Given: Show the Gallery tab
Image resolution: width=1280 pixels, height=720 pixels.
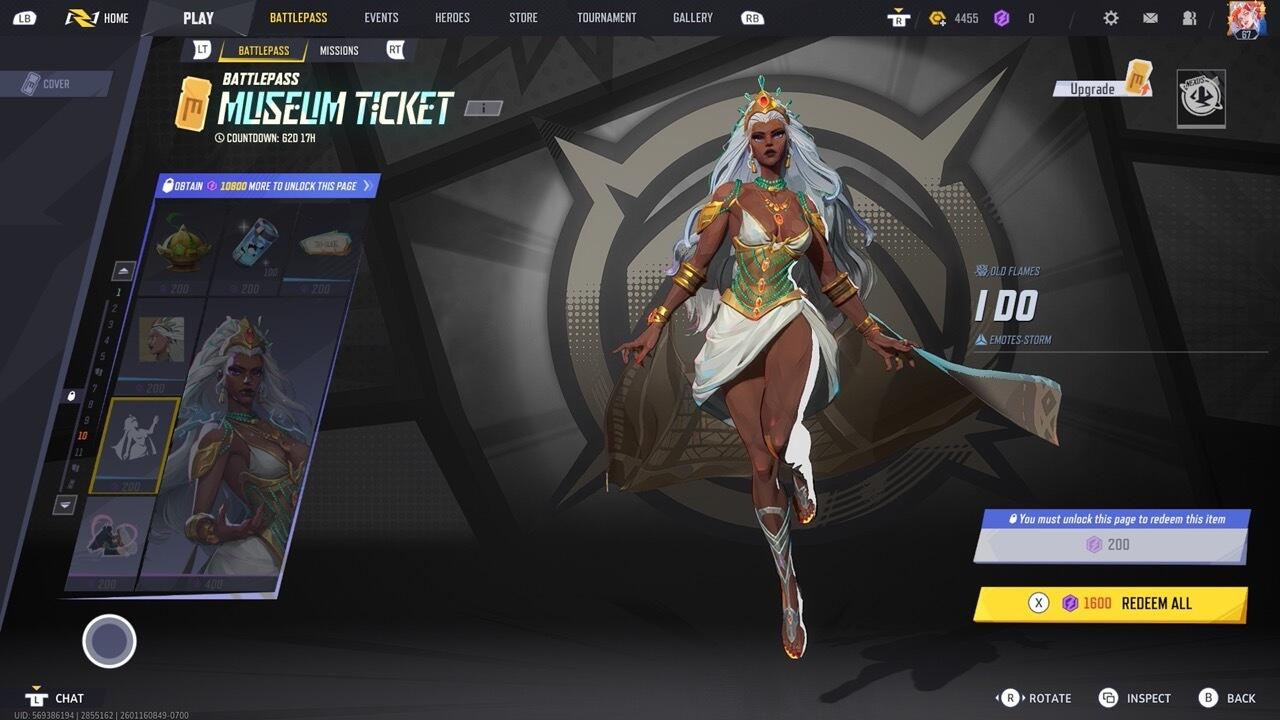Looking at the screenshot, I should coord(692,18).
